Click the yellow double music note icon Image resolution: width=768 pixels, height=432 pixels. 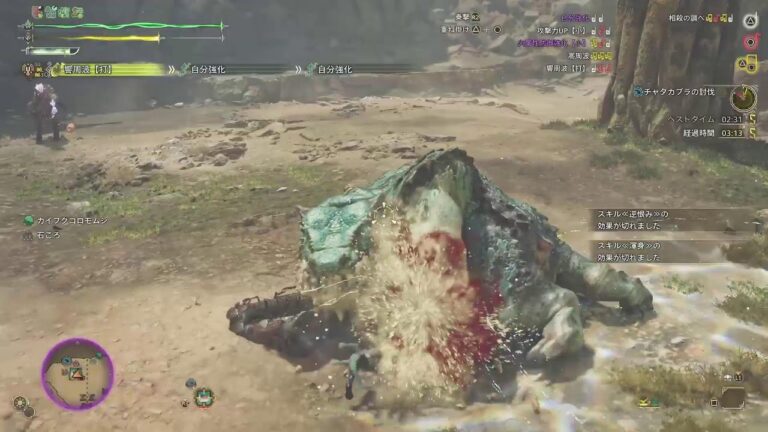[x=747, y=65]
